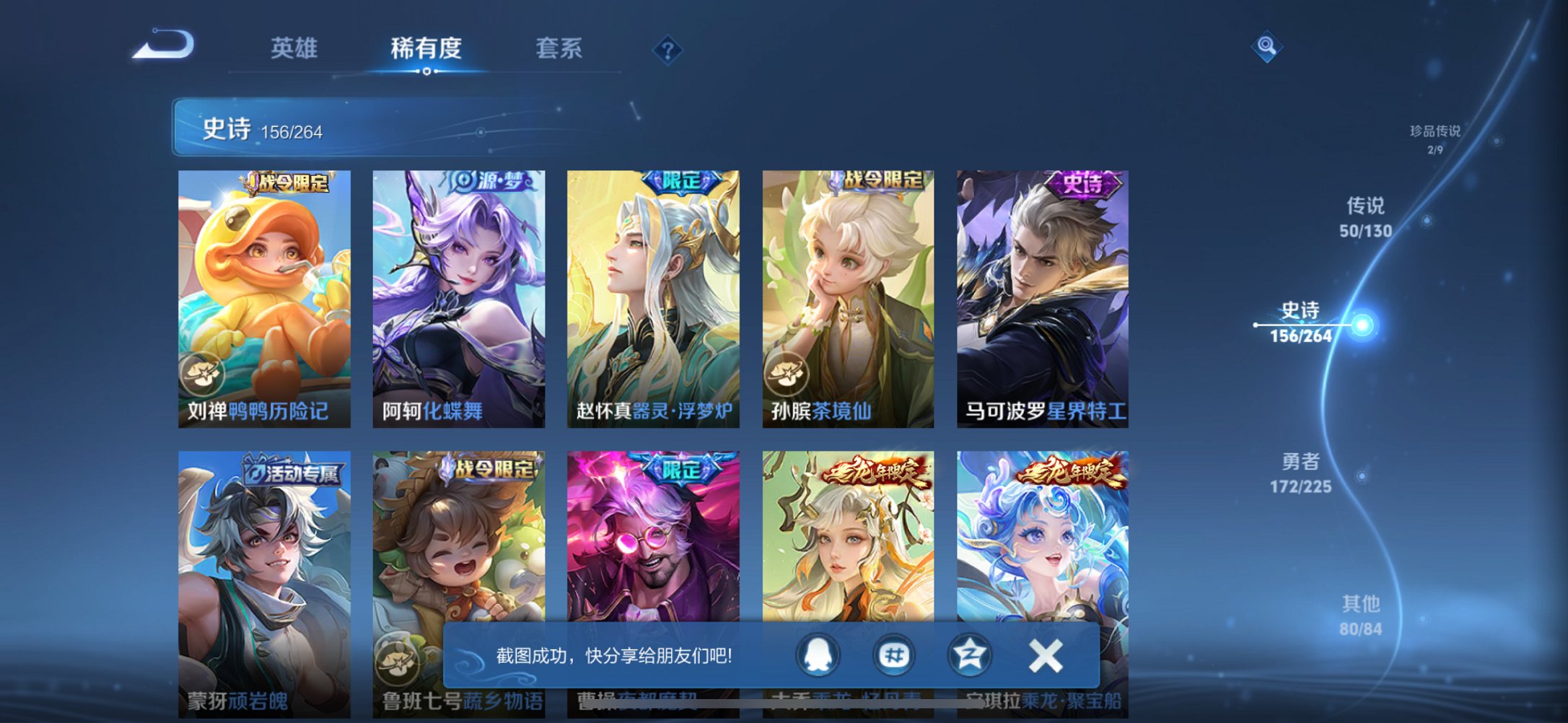Share via the hashtag channel icon
This screenshot has width=1568, height=723.
[894, 656]
